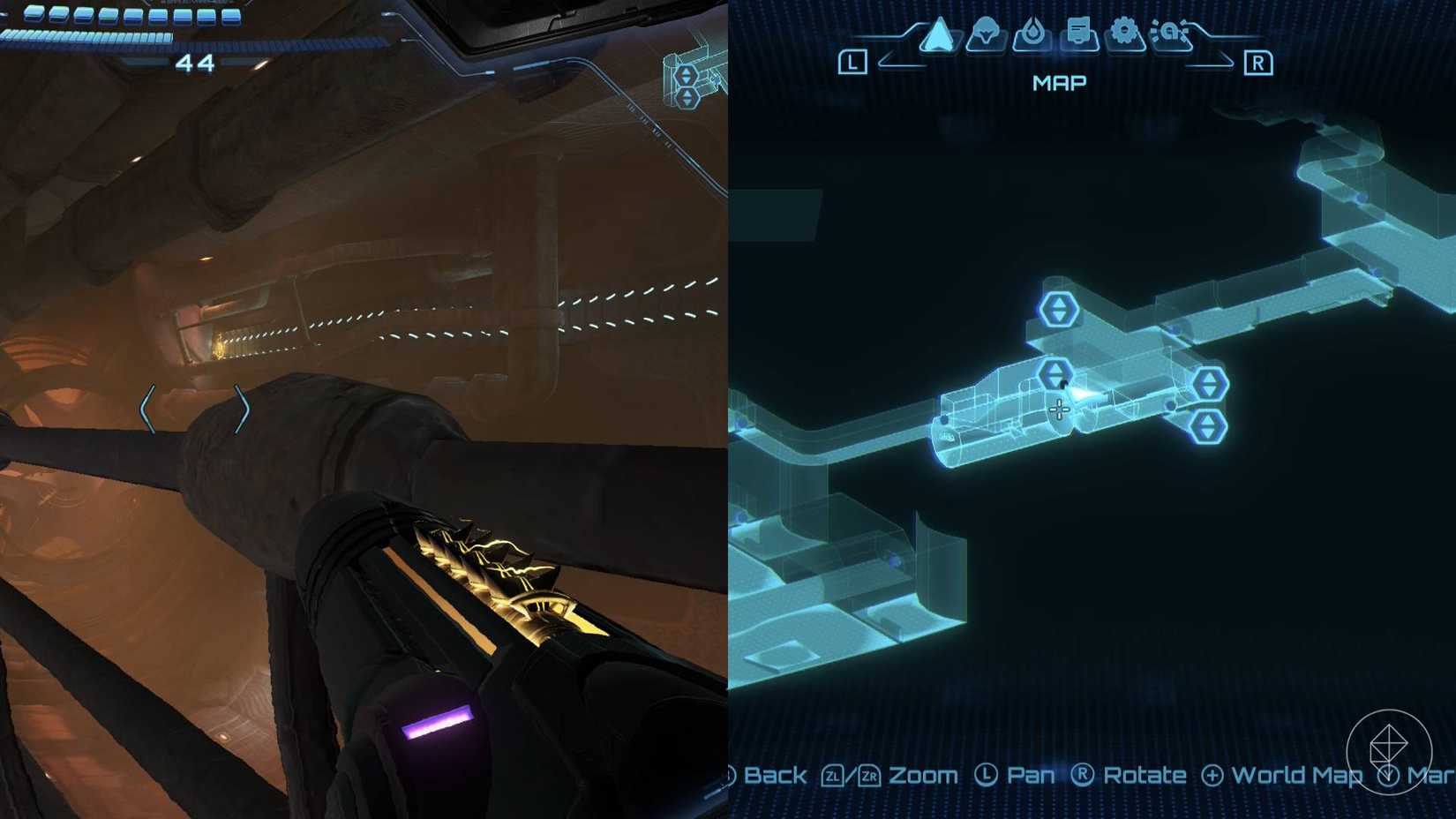This screenshot has width=1456, height=819.
Task: Click the R shoulder button indicator
Action: coord(1260,62)
